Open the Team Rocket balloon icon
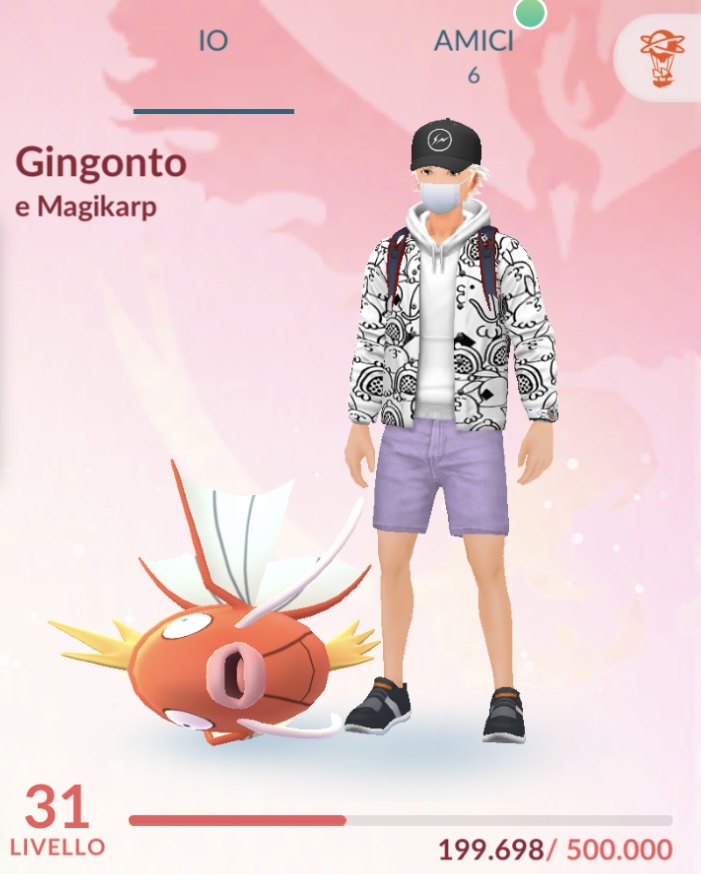 [663, 58]
